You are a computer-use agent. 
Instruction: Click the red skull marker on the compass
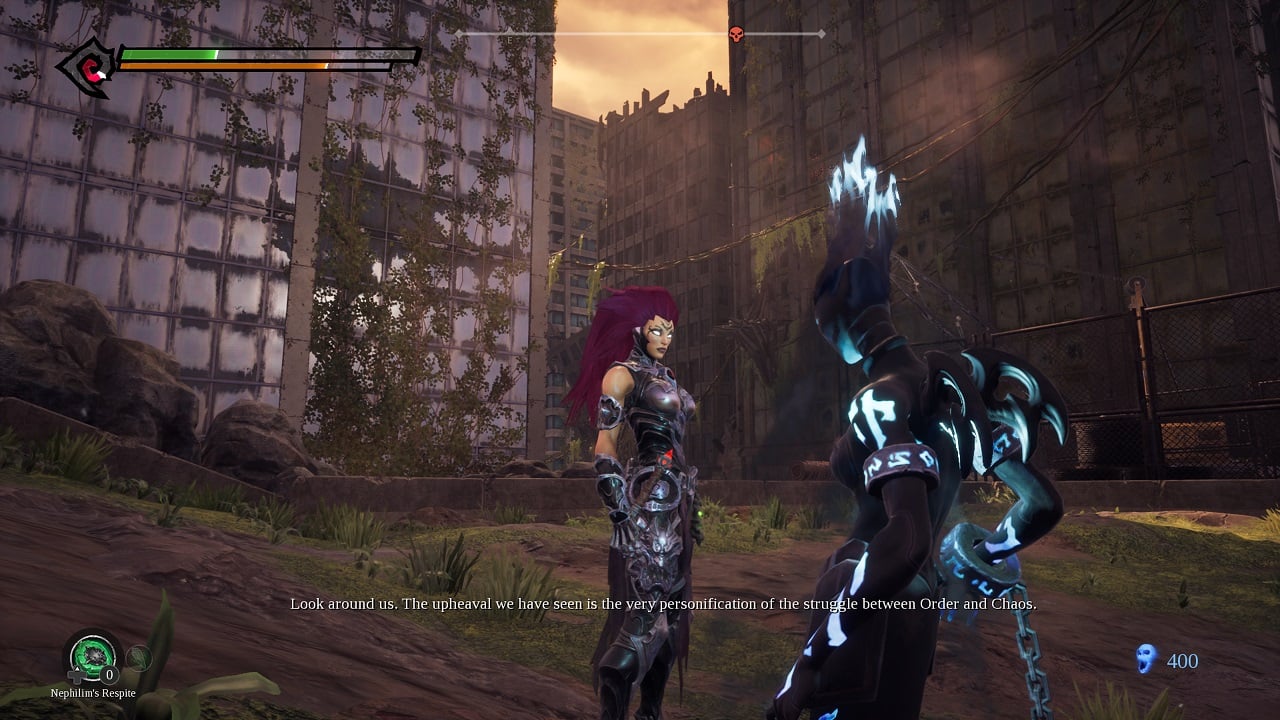click(736, 34)
